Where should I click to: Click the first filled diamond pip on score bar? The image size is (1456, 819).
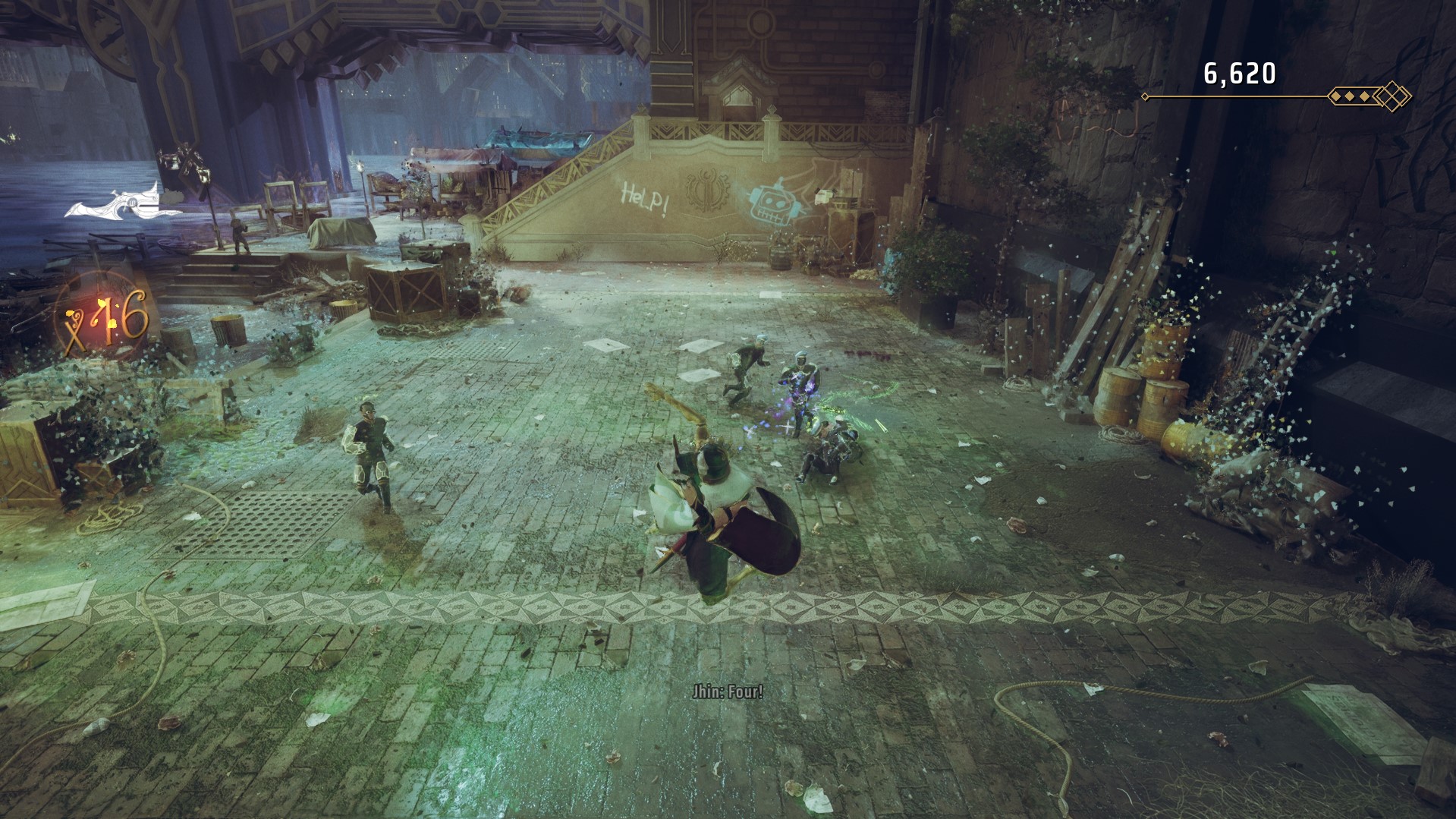coord(1336,96)
